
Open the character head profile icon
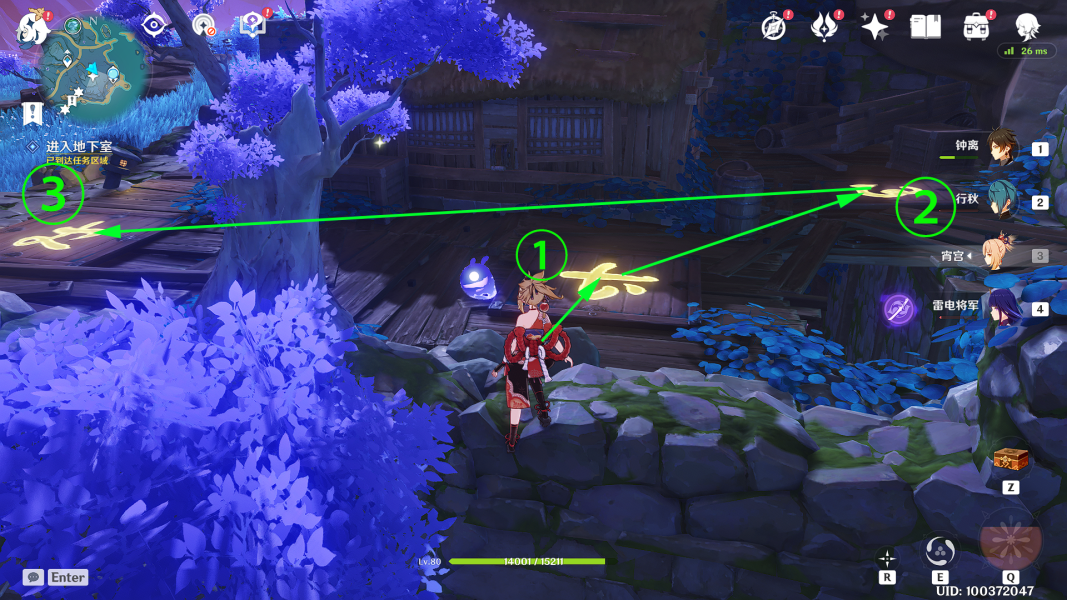[x=1027, y=27]
